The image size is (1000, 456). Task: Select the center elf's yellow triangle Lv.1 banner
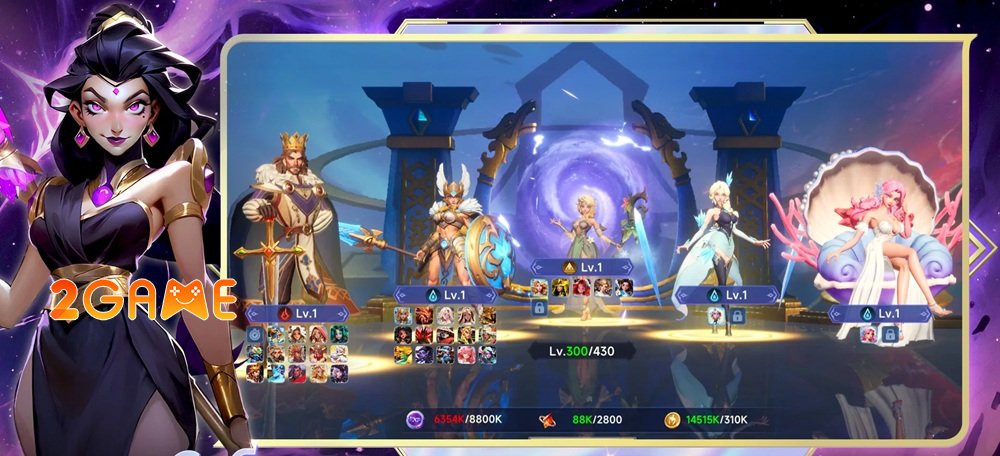pos(580,268)
